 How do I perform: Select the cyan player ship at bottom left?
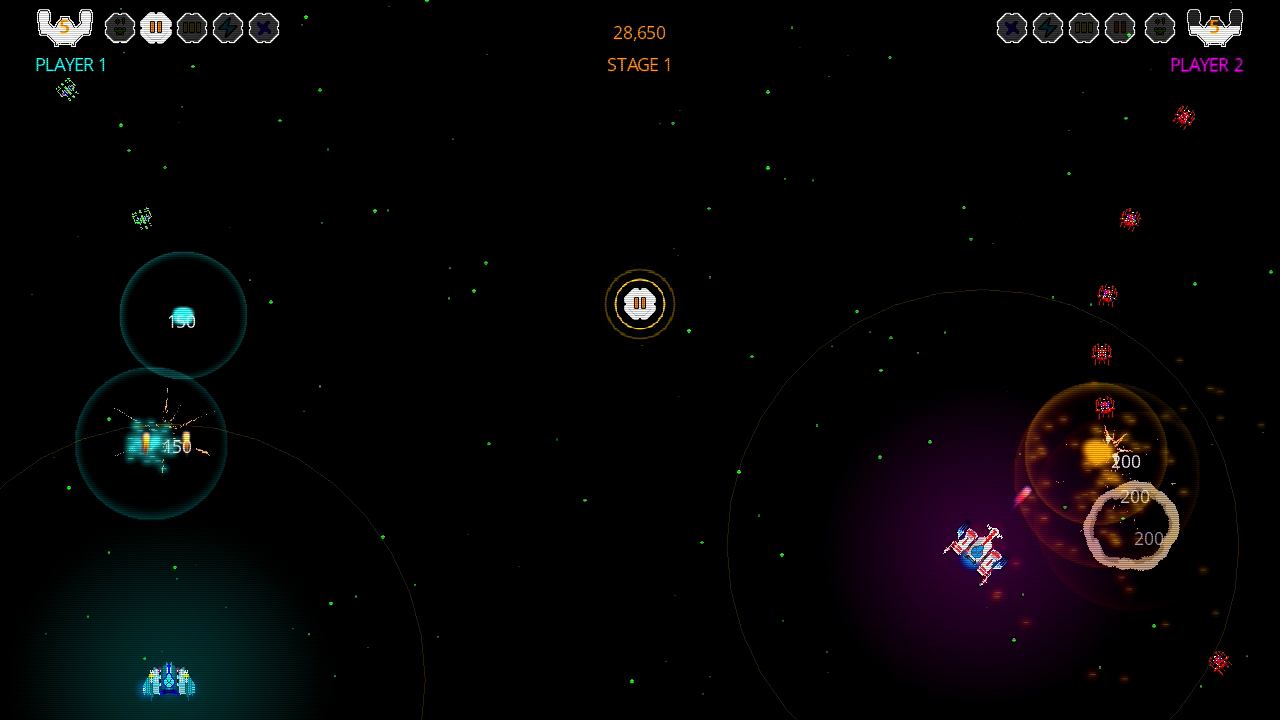170,680
